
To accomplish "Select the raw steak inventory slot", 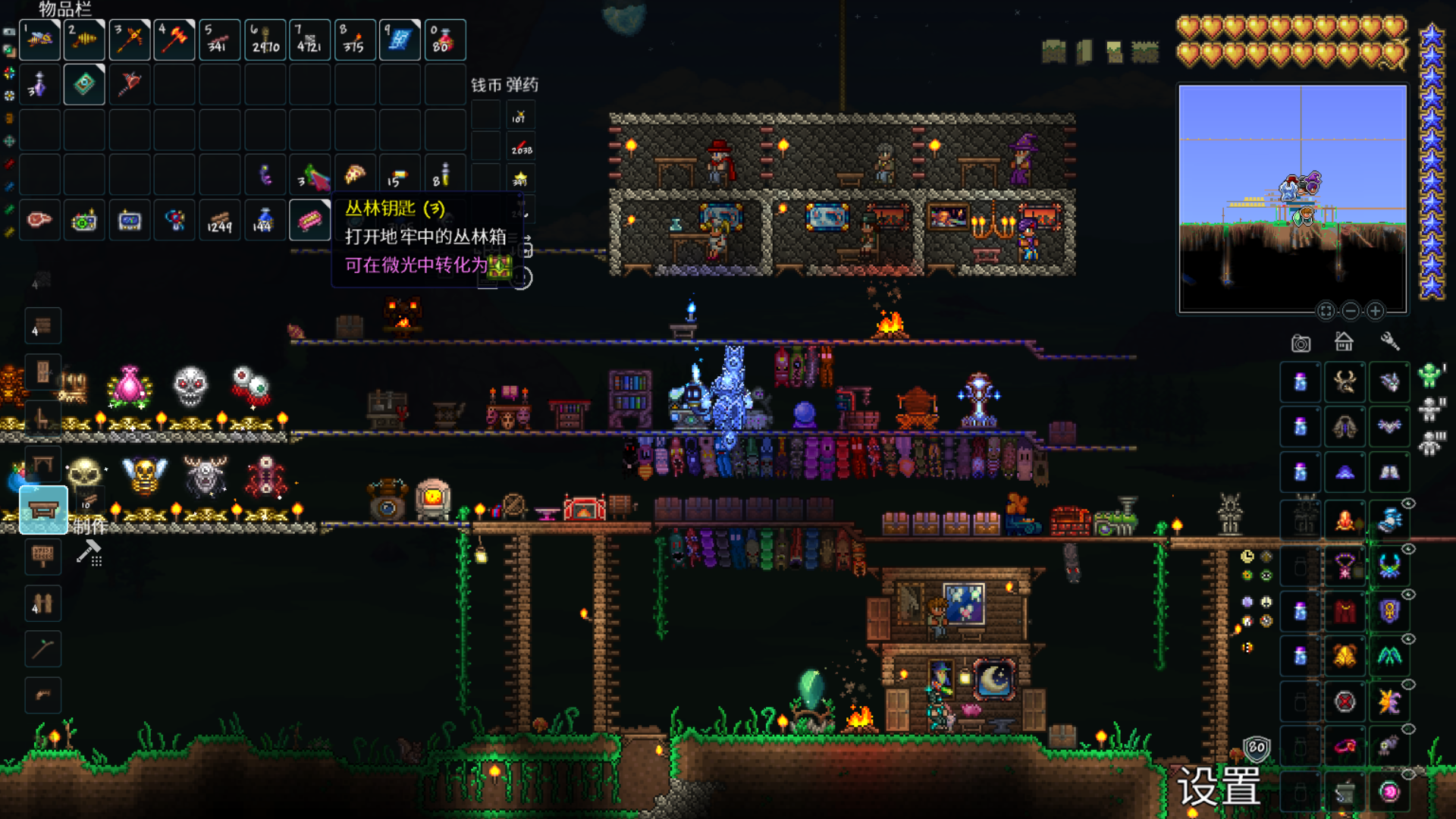I will pos(39,221).
